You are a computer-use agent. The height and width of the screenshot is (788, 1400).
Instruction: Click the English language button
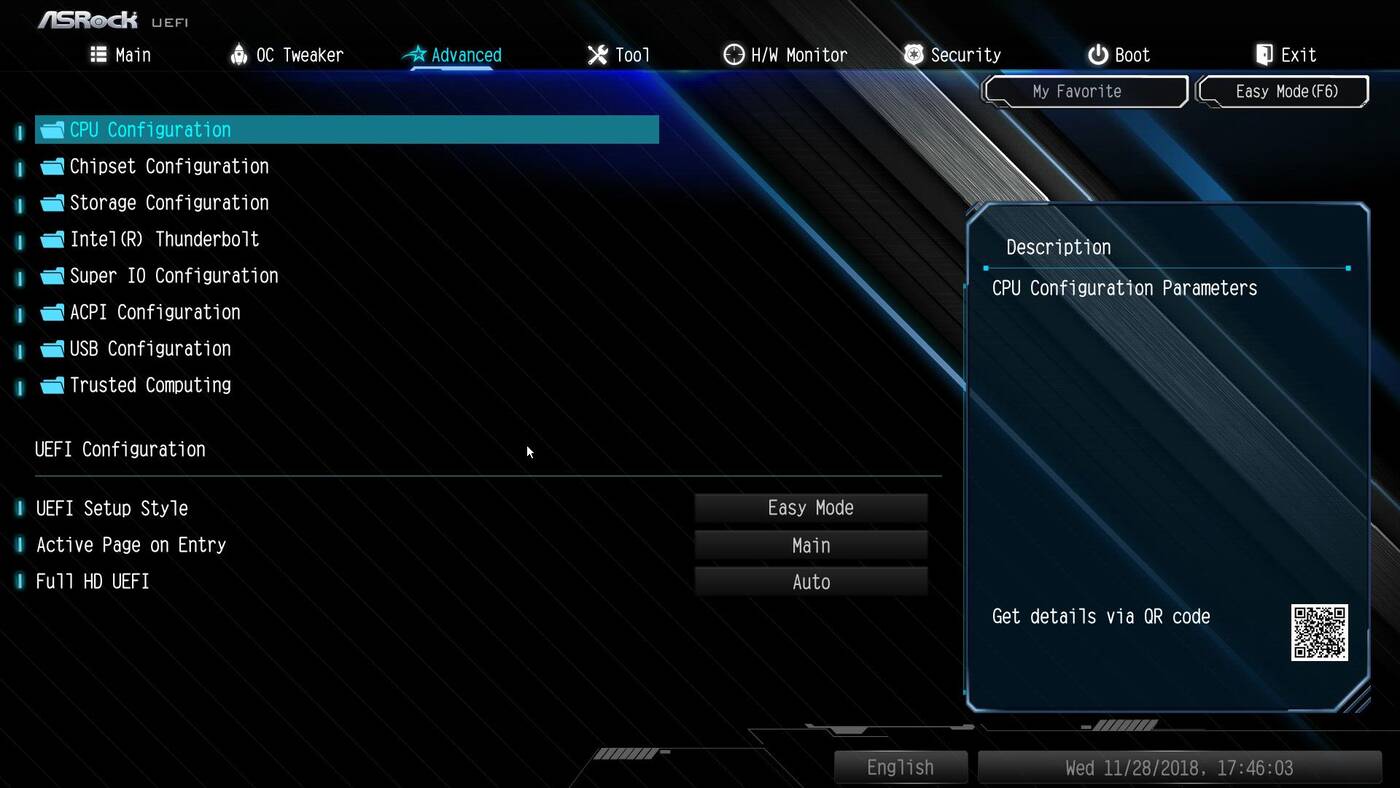tap(900, 767)
